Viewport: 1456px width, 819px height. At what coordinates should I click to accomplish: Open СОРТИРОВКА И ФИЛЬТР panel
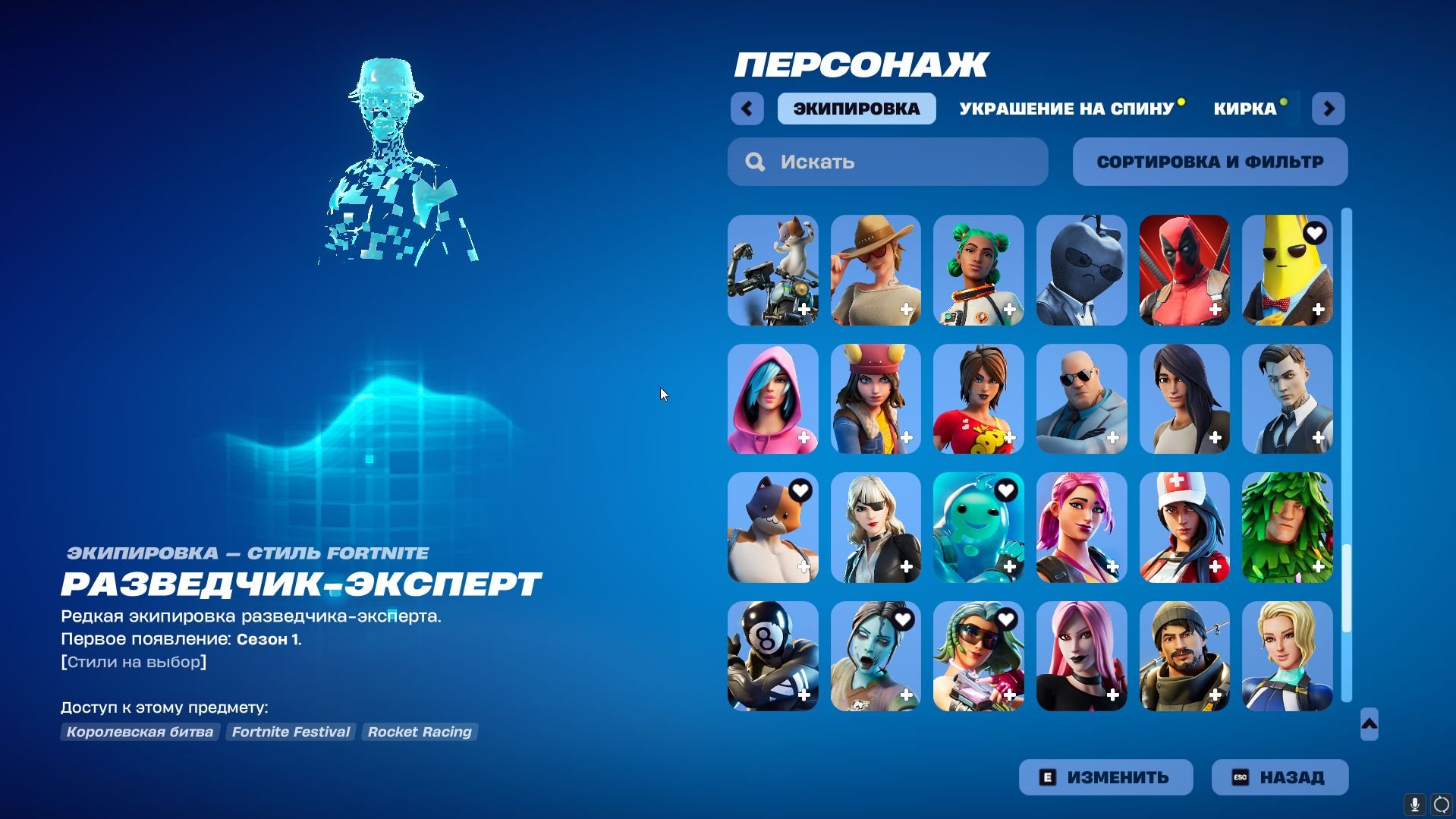(1209, 162)
